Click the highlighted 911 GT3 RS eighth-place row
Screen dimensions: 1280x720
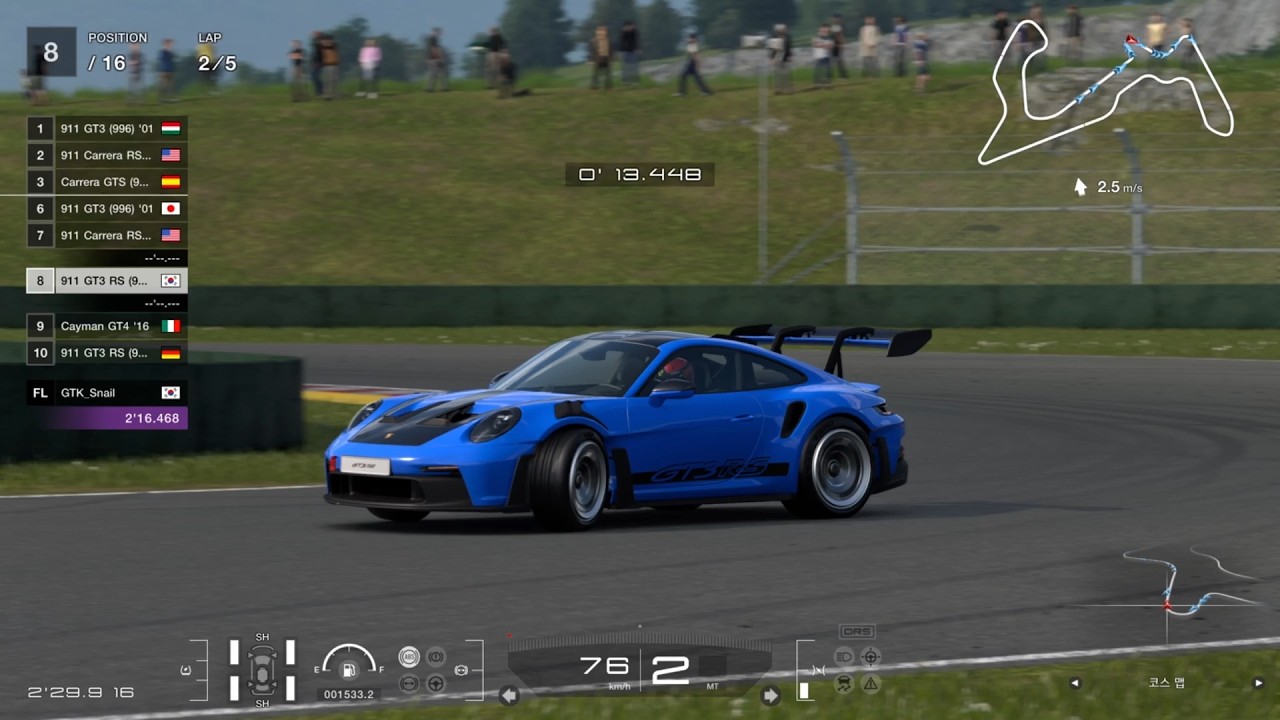point(107,280)
